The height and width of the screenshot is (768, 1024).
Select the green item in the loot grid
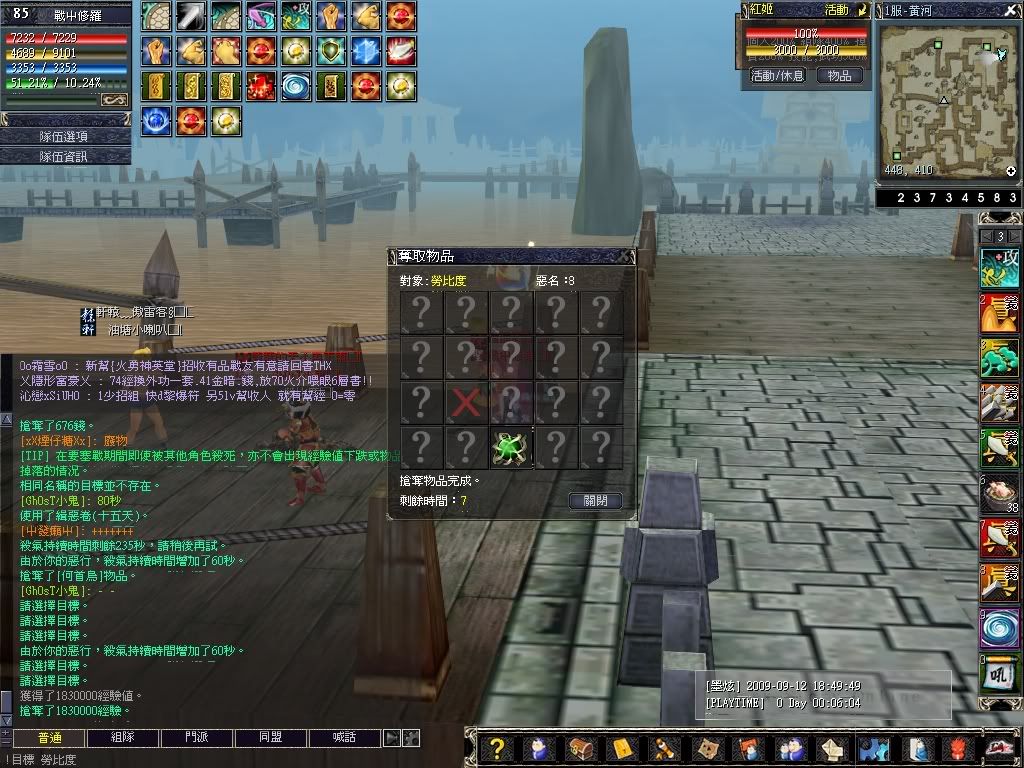(511, 448)
